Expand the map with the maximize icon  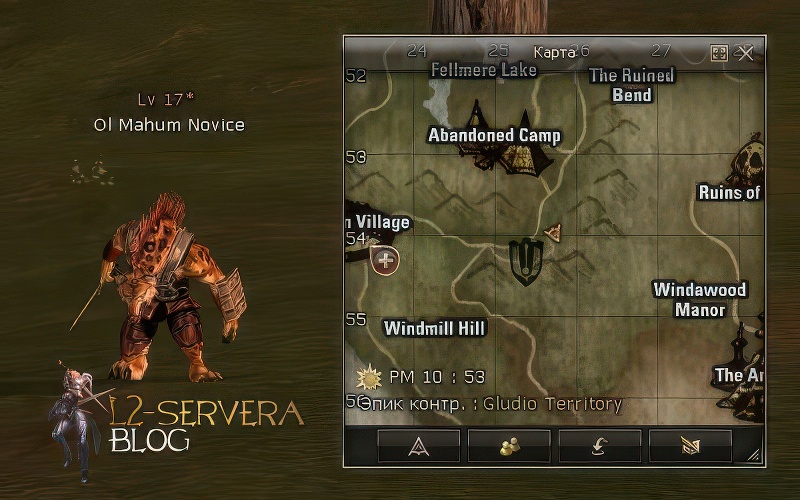tap(719, 53)
